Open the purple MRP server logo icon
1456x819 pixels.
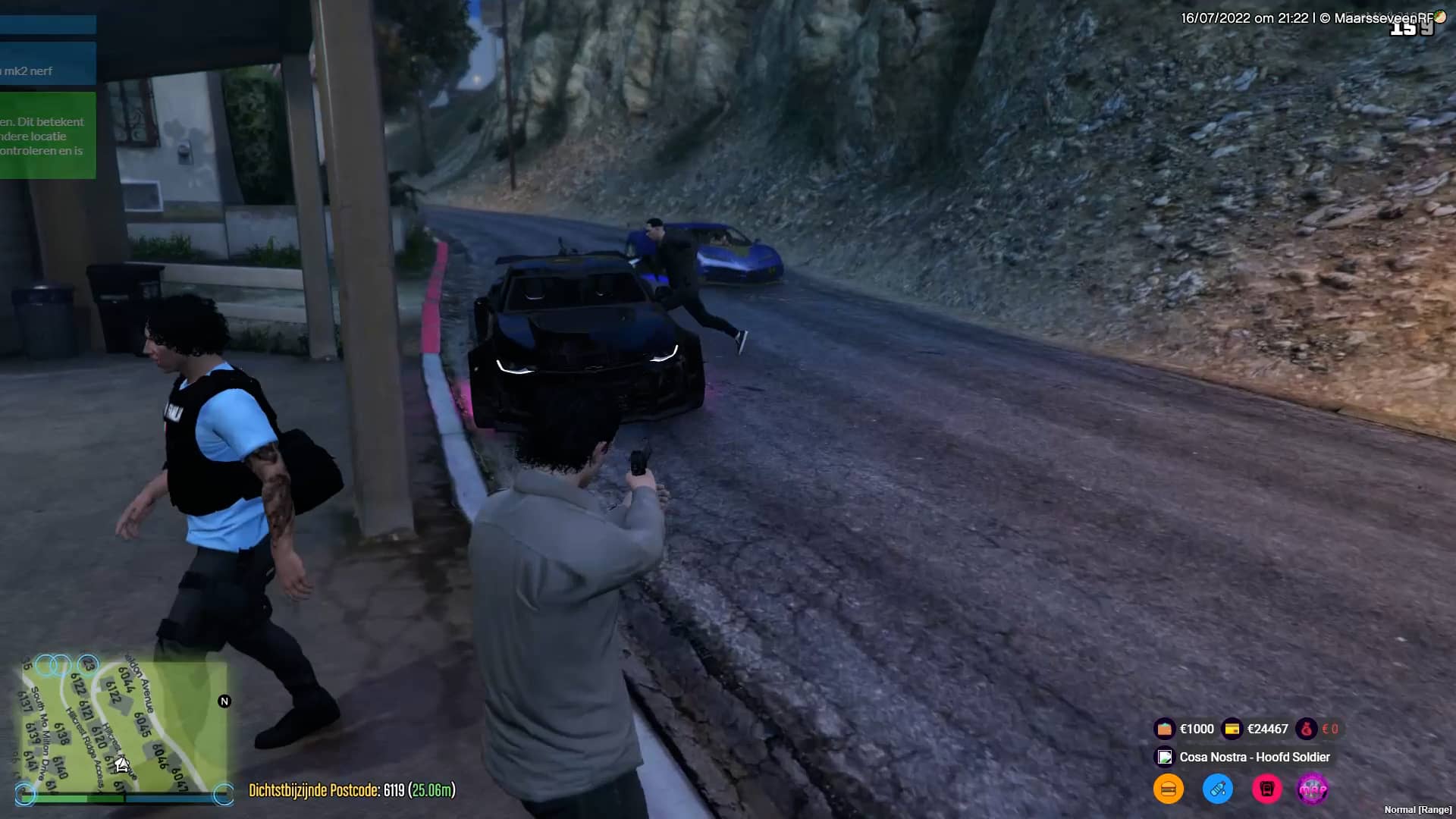click(1313, 789)
